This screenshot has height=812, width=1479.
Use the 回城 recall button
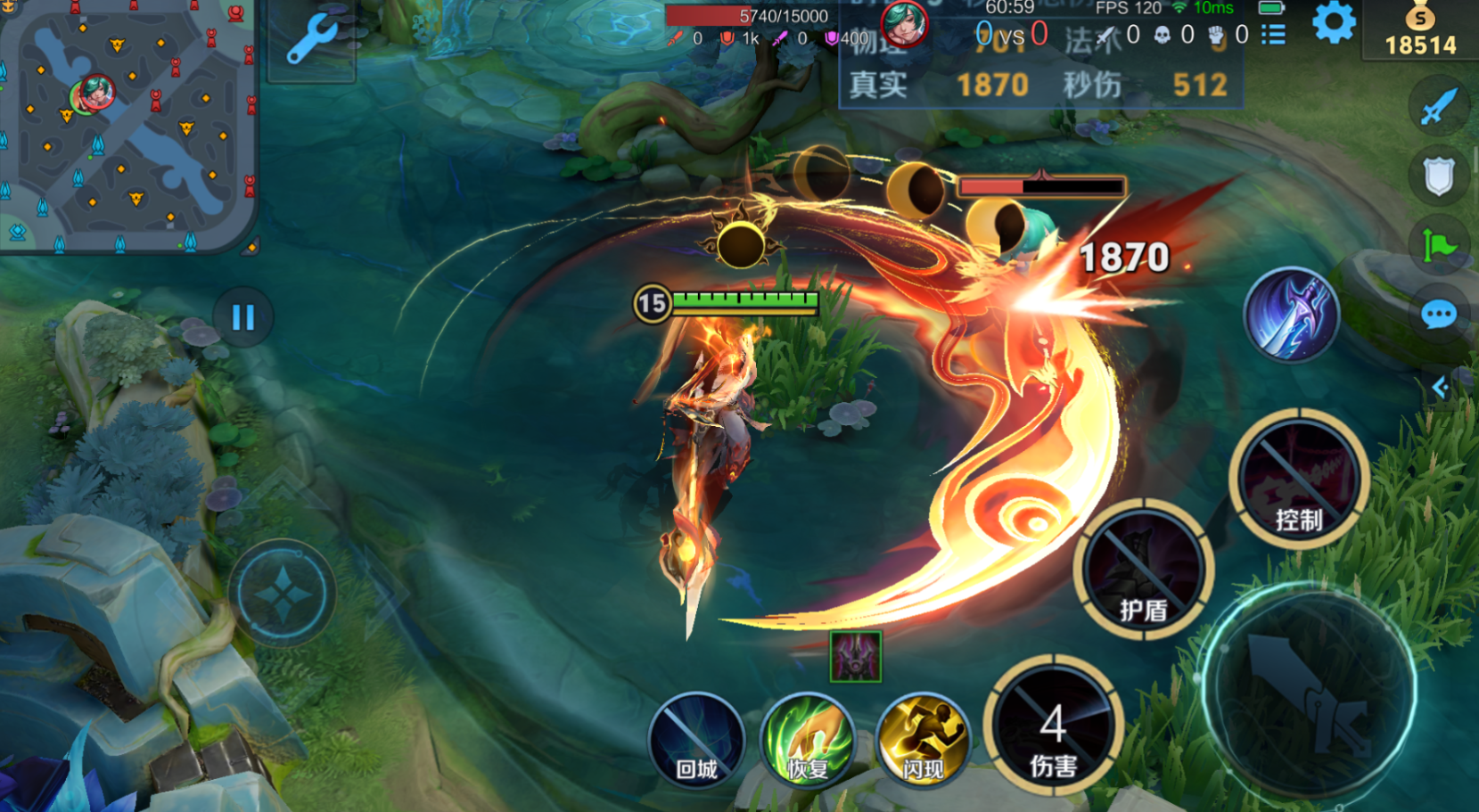tap(696, 740)
